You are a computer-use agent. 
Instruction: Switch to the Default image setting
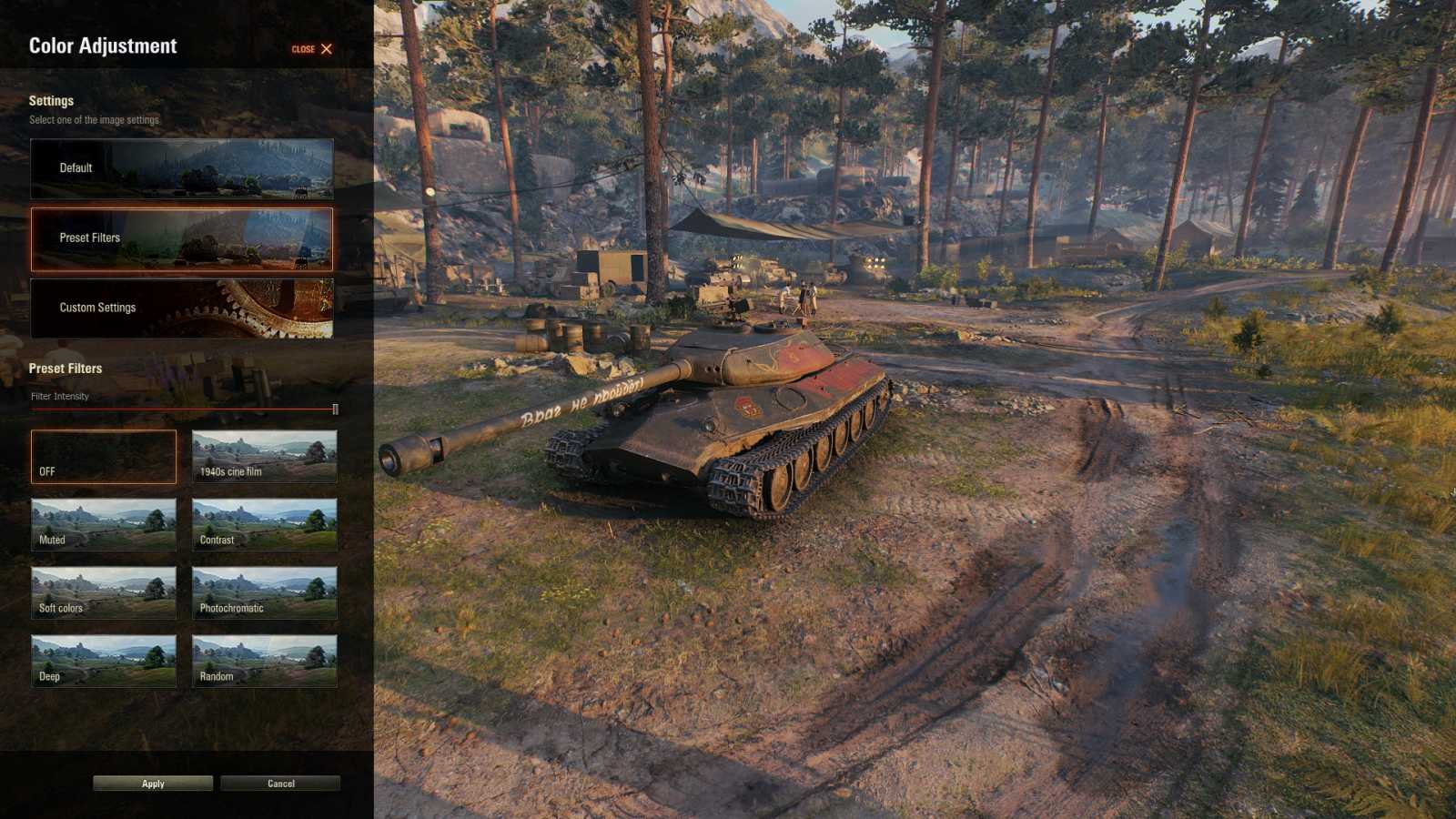pyautogui.click(x=182, y=167)
